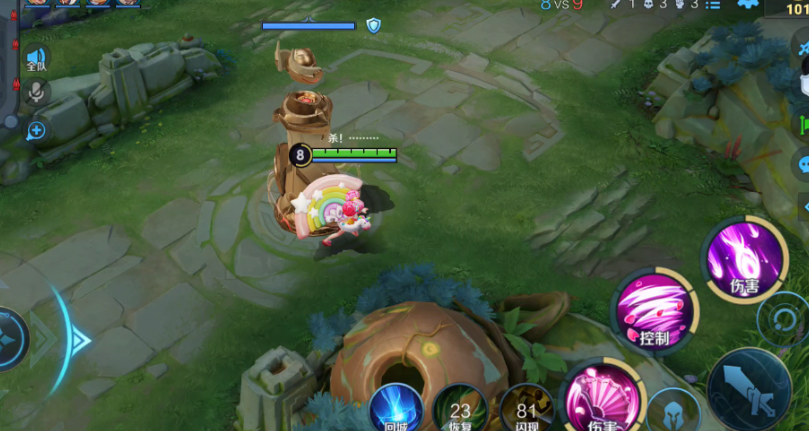Open the settings gear icon
The width and height of the screenshot is (809, 431).
(x=744, y=5)
